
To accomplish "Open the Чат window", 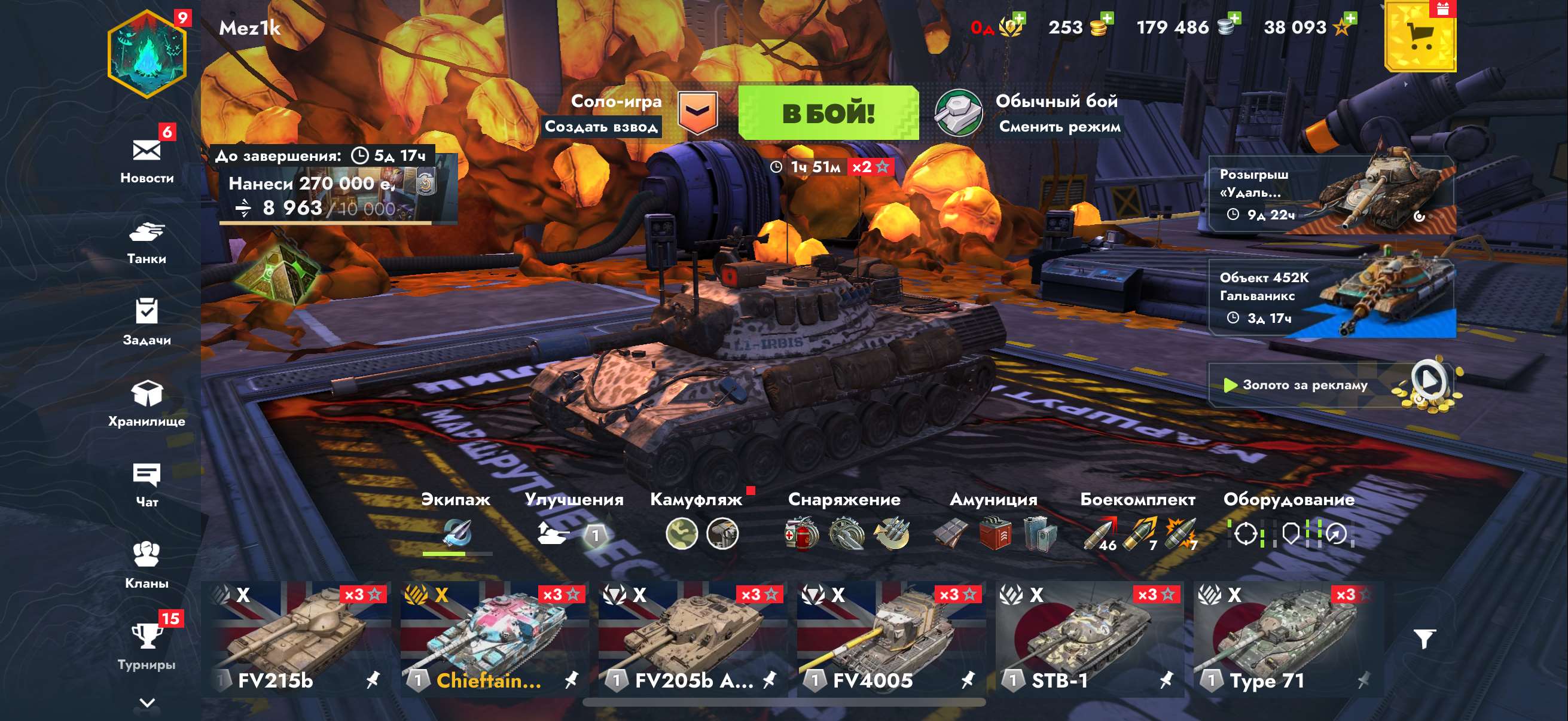I will (145, 484).
